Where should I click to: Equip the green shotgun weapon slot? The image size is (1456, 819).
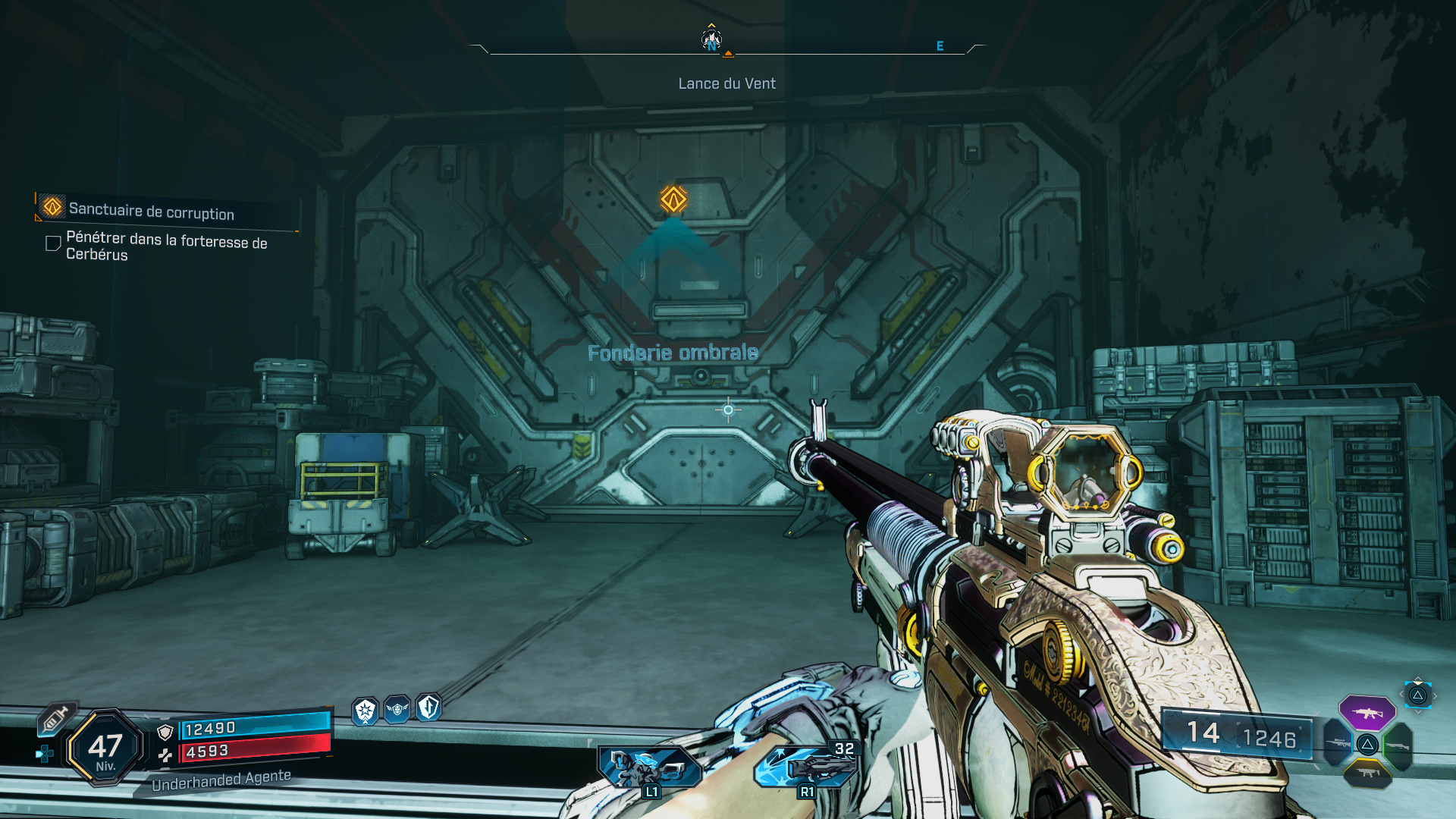(x=1397, y=745)
